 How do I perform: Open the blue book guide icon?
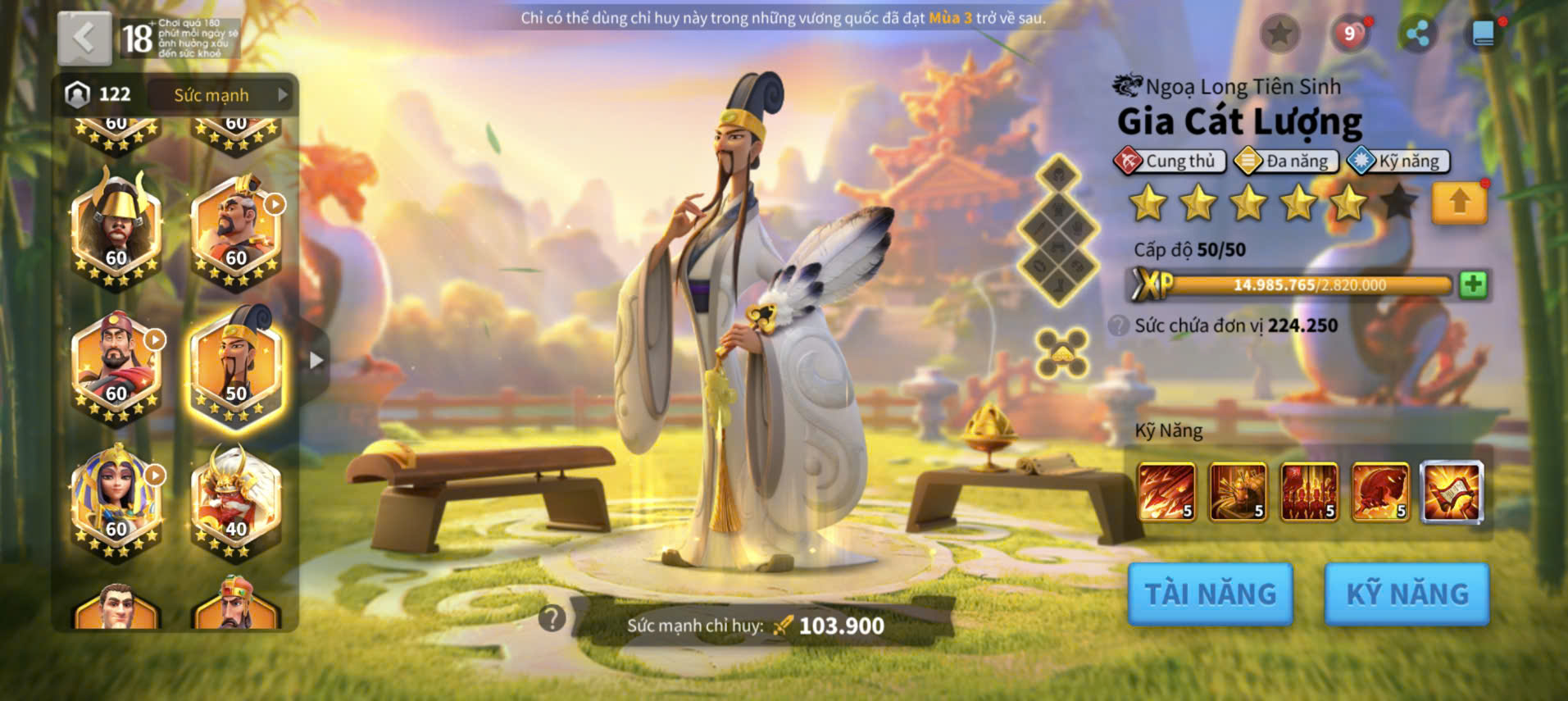pyautogui.click(x=1483, y=34)
